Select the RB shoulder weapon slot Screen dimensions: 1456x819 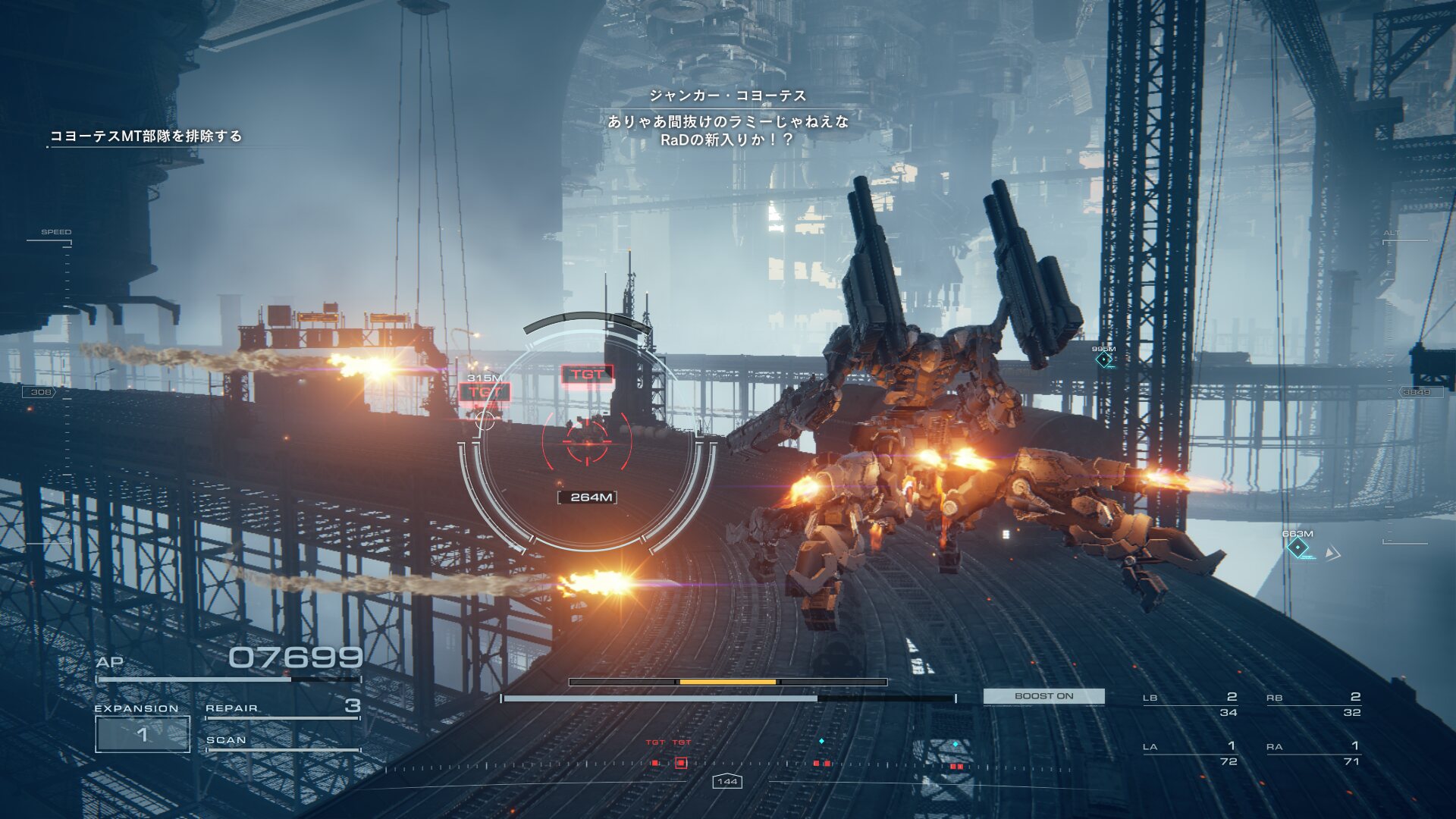pyautogui.click(x=1313, y=704)
